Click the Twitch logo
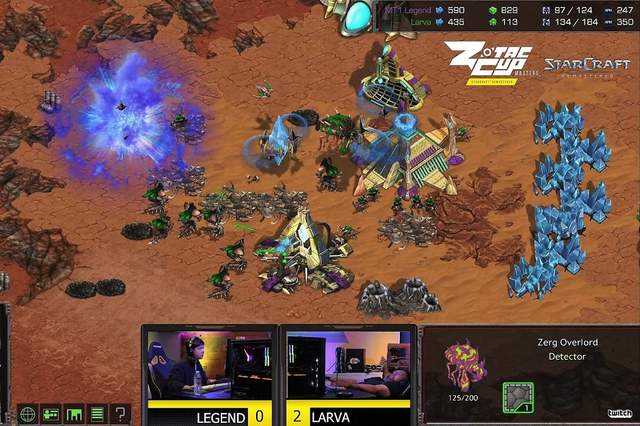Screen dimensions: 640x426 pyautogui.click(x=619, y=413)
